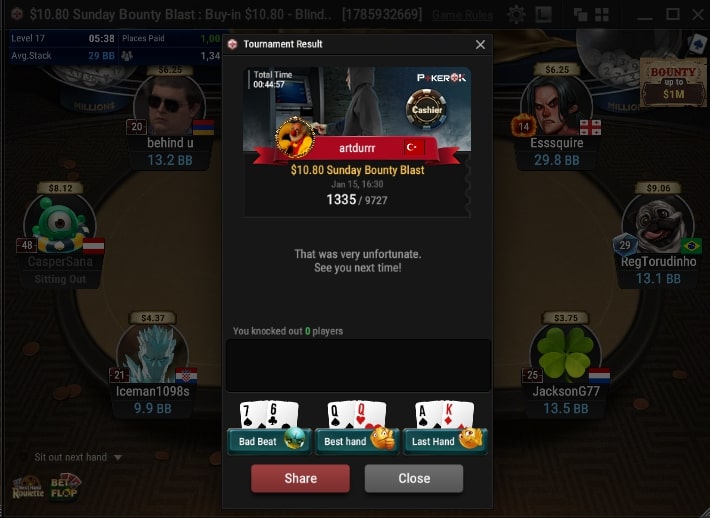Open the Bet Flop side game
710x518 pixels.
66,486
